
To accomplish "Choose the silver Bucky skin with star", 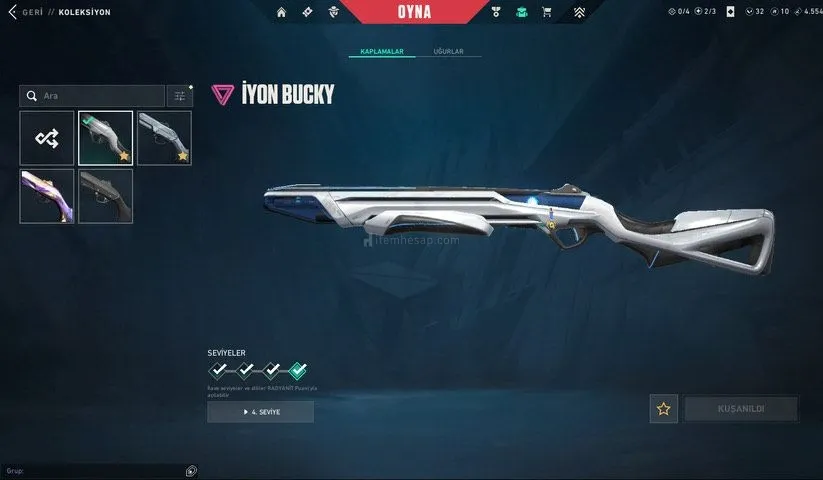I will click(164, 138).
